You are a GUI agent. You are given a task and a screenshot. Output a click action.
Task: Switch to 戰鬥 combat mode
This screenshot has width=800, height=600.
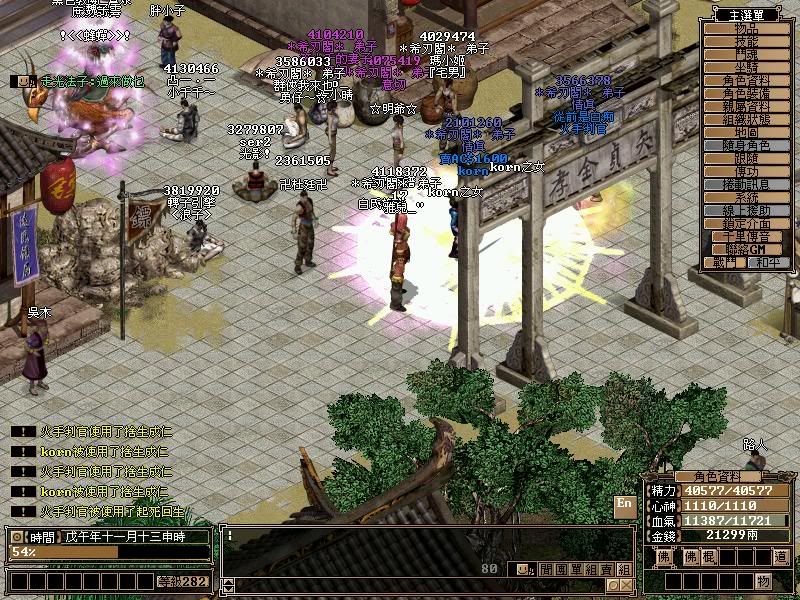pos(727,262)
